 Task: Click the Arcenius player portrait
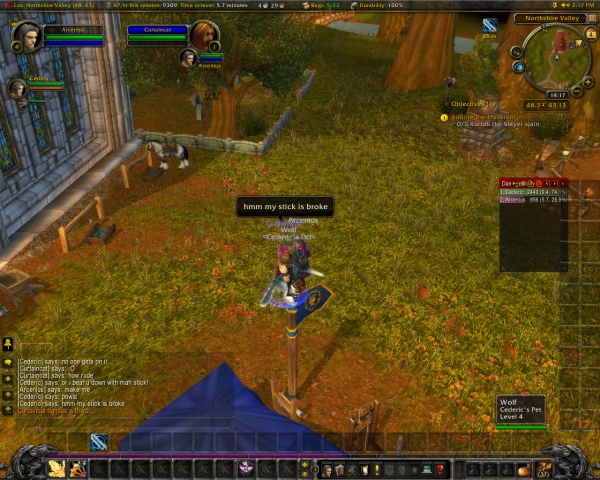click(x=26, y=36)
